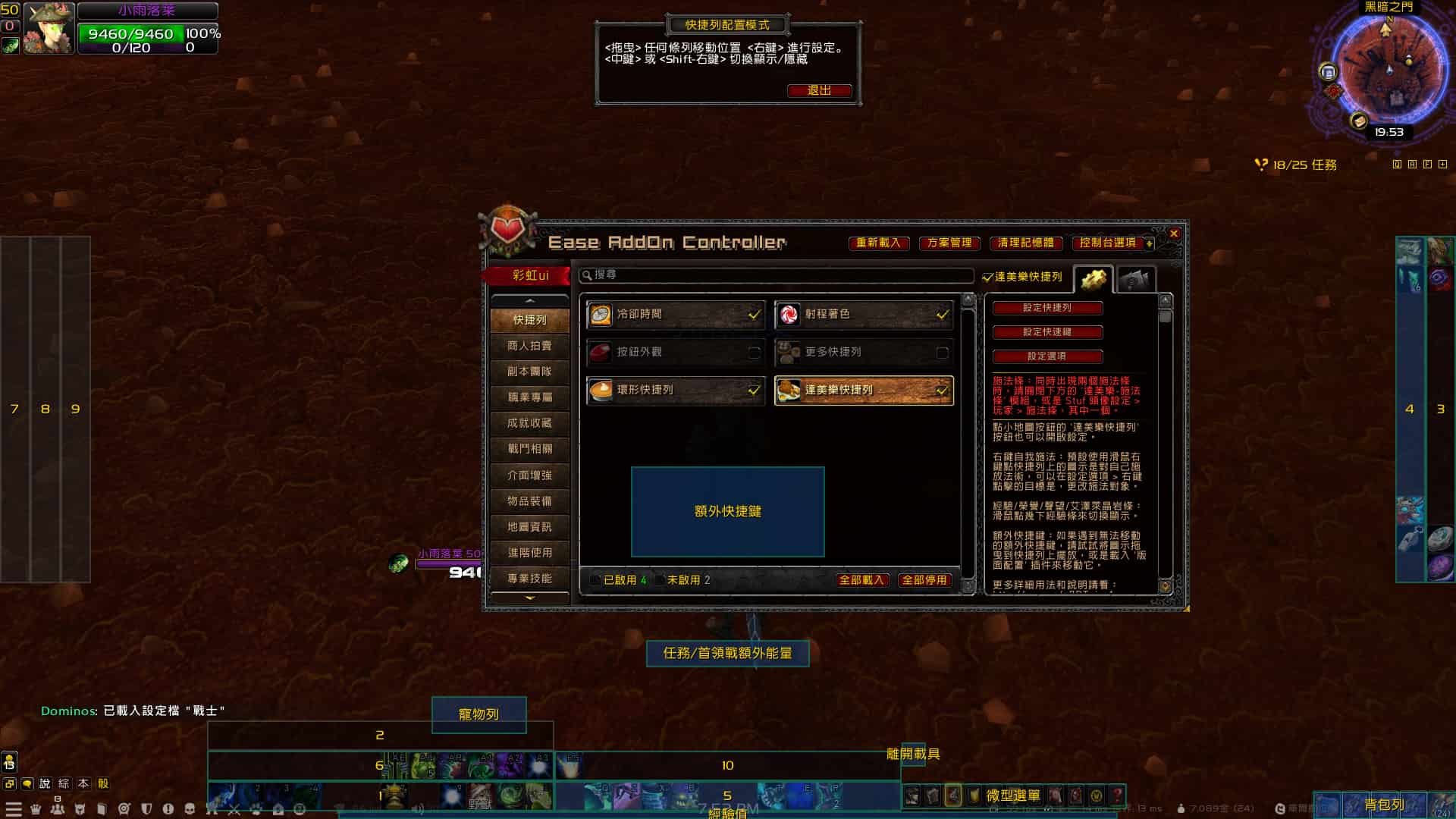
Task: Click the 全部停用 disable all button
Action: click(924, 580)
